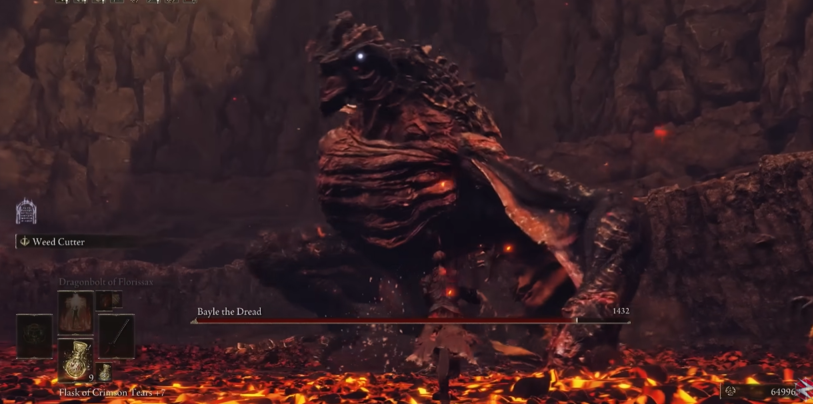The image size is (813, 404).
Task: Select the Dragonbolt of Florissax spell slot
Action: pos(75,312)
